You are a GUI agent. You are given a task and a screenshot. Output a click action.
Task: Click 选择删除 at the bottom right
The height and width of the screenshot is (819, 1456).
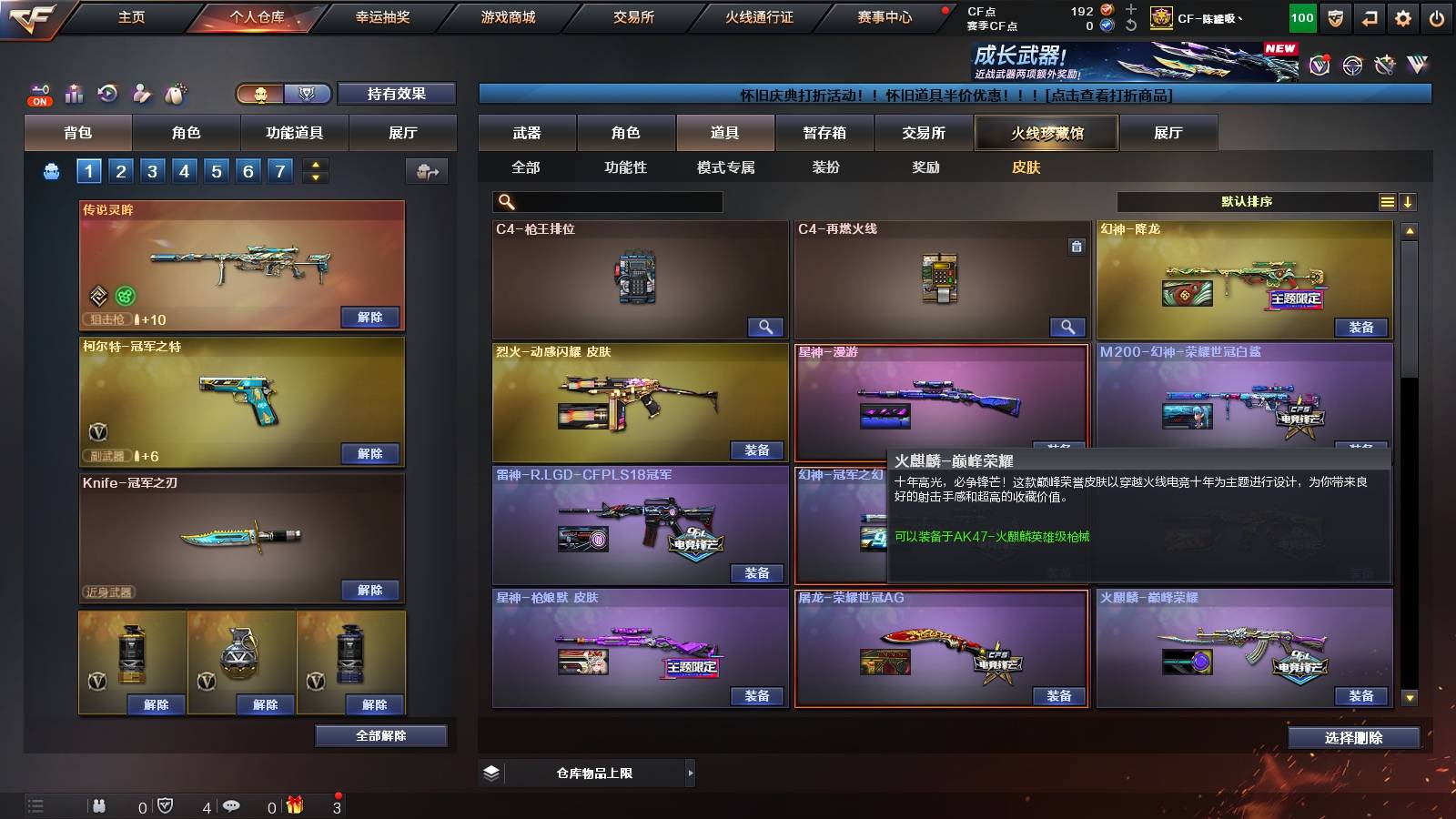click(1353, 739)
